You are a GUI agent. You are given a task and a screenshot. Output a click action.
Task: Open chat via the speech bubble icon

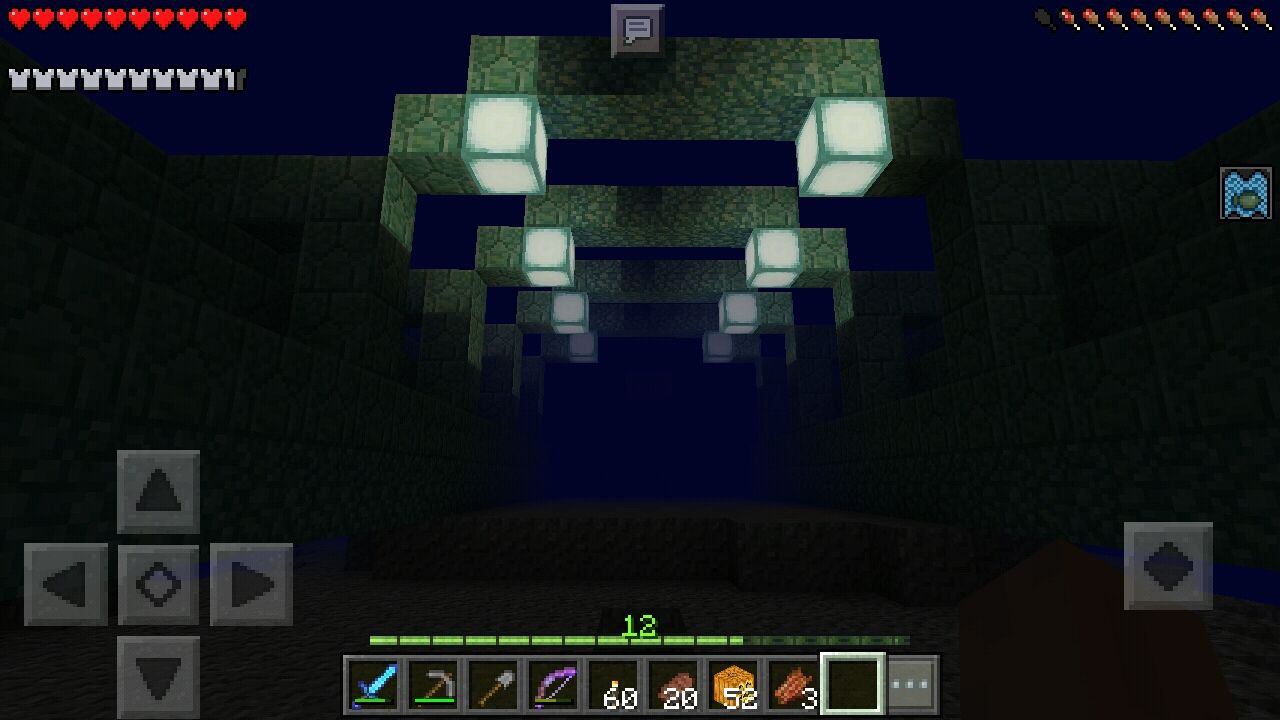(x=637, y=27)
